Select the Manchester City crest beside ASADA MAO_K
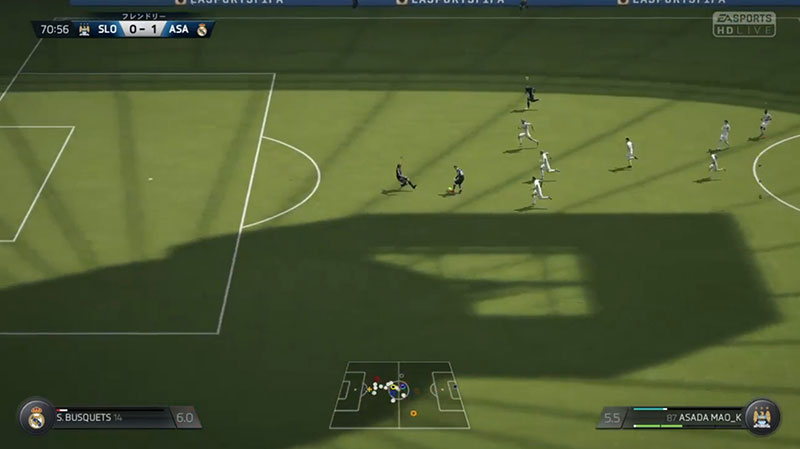800x449 pixels. [764, 417]
